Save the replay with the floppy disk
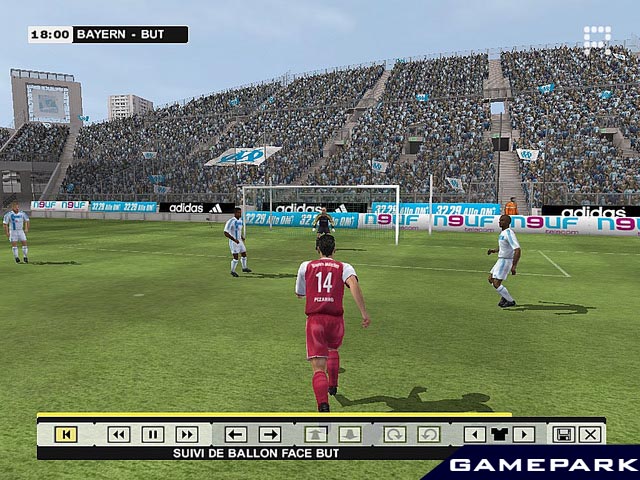The width and height of the screenshot is (640, 480). coord(563,434)
